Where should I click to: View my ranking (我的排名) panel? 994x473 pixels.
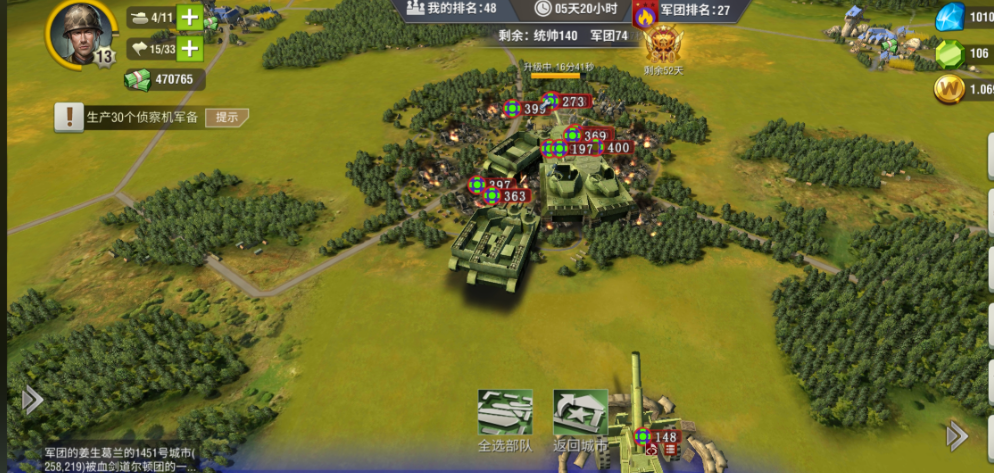(450, 9)
